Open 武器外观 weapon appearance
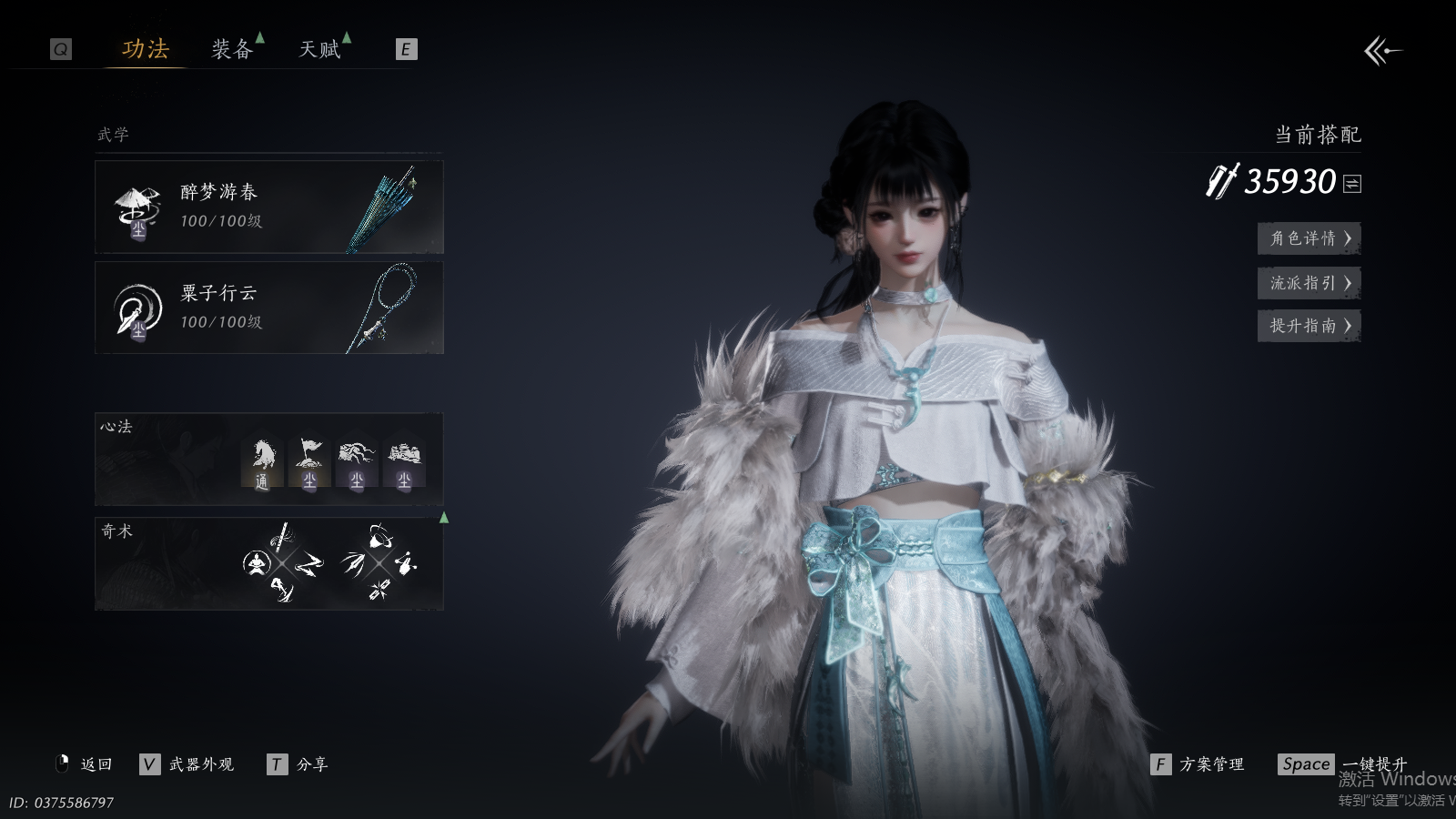Image resolution: width=1456 pixels, height=819 pixels. tap(188, 764)
